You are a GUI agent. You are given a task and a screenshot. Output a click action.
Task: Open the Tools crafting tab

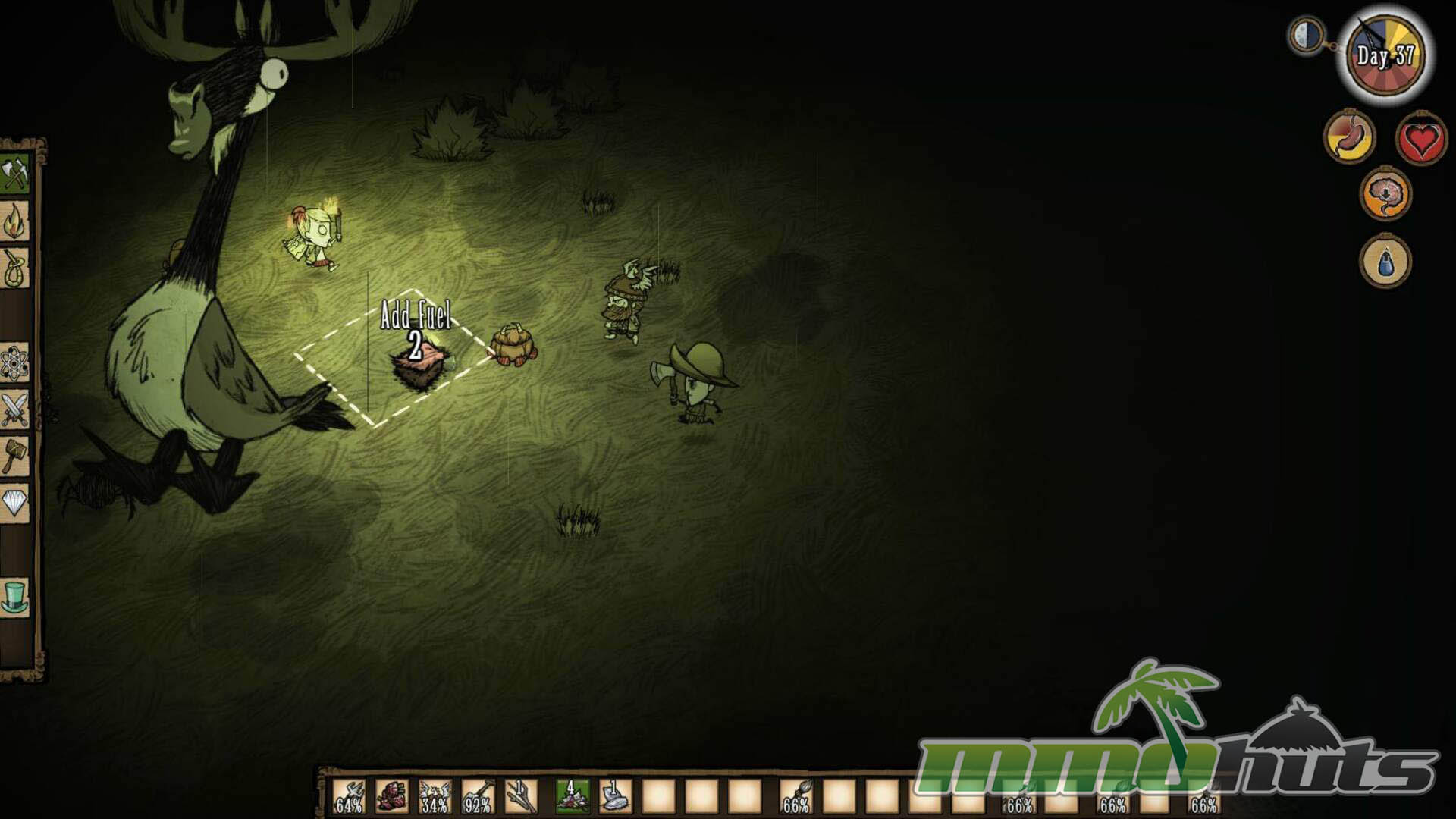coord(15,175)
